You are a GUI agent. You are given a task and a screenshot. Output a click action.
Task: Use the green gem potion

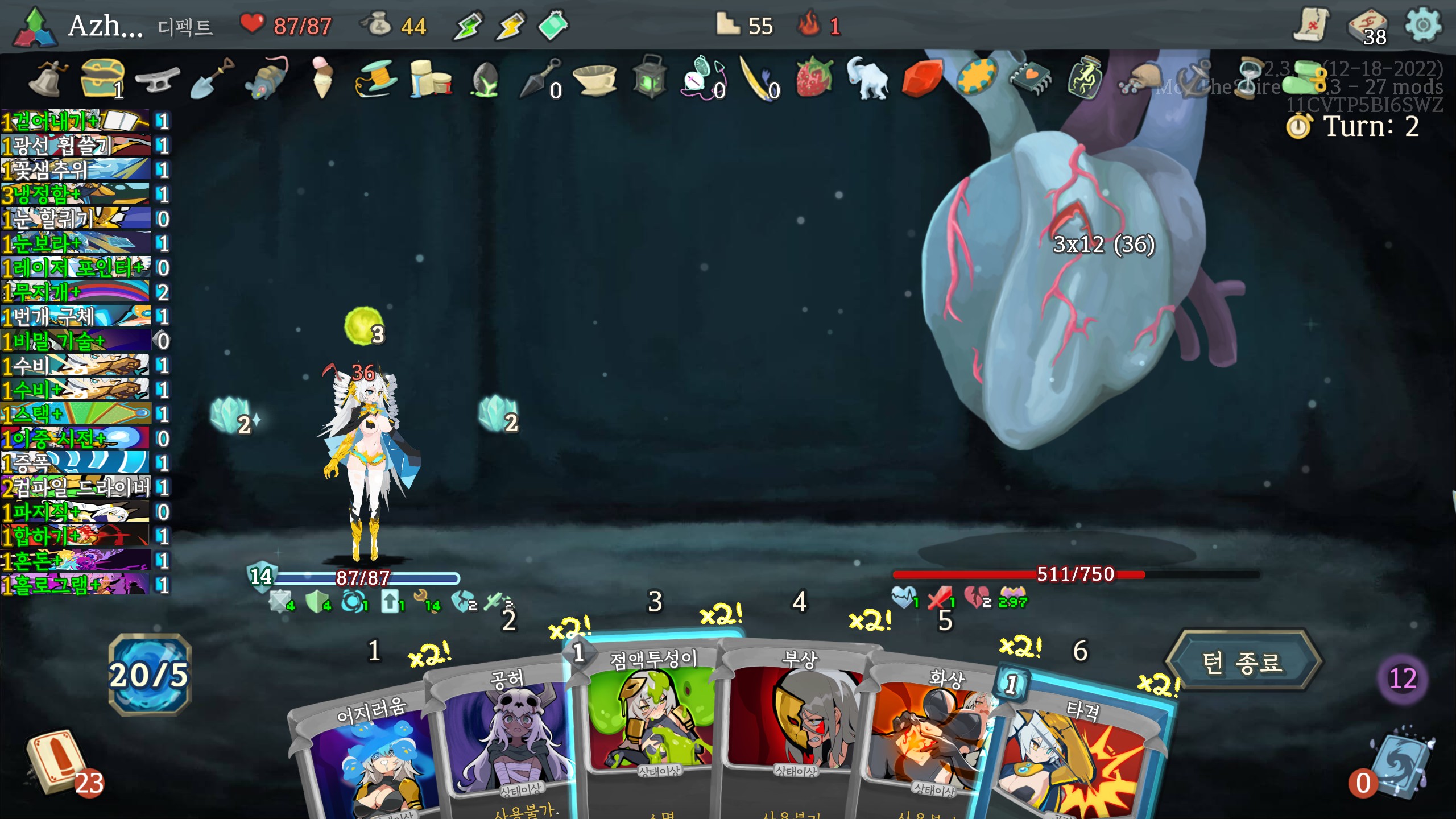pos(553,26)
